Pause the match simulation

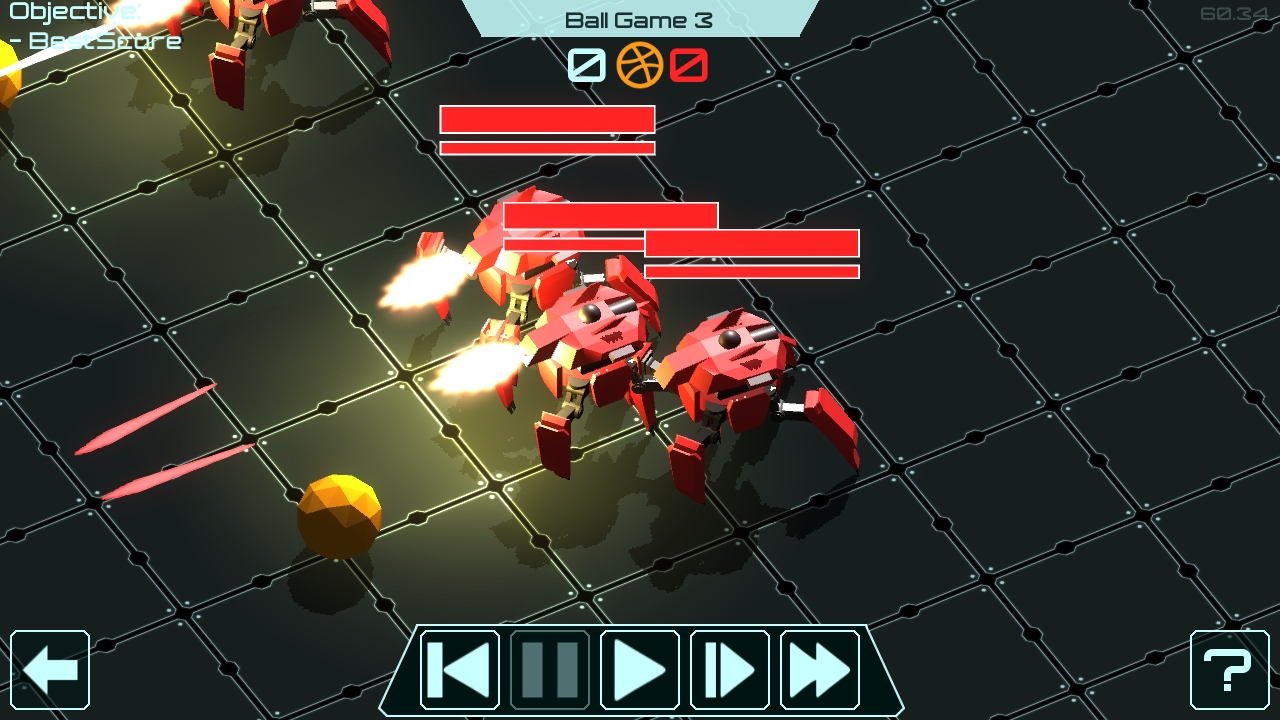(x=551, y=670)
